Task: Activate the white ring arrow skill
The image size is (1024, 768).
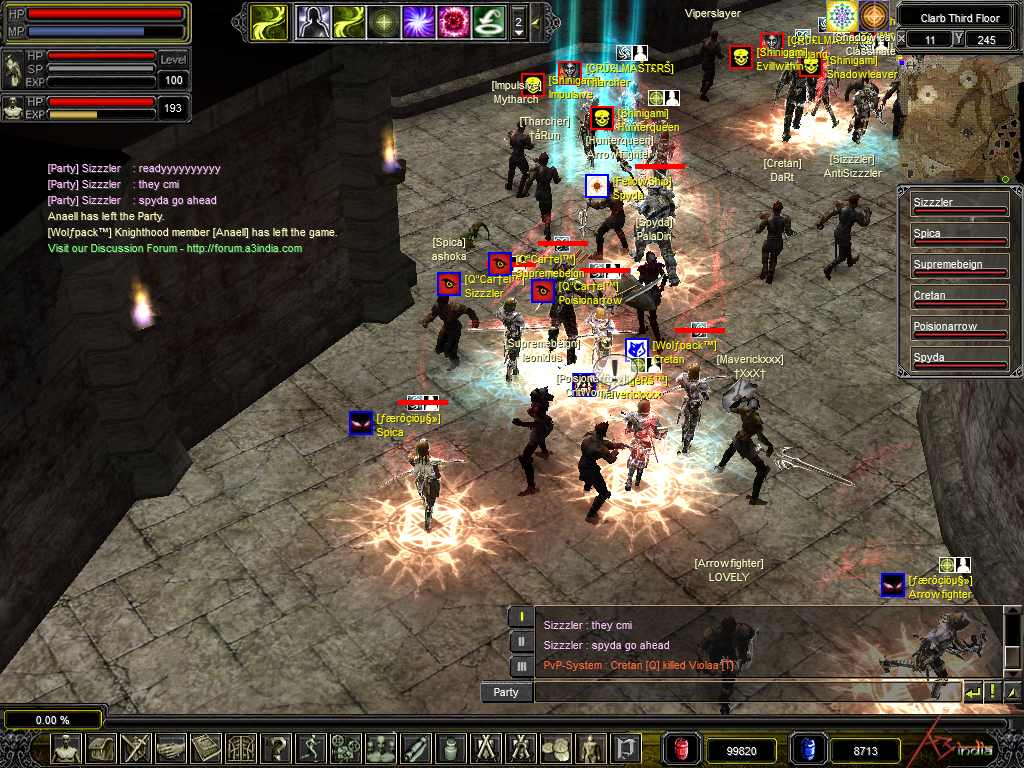Action: (x=490, y=21)
